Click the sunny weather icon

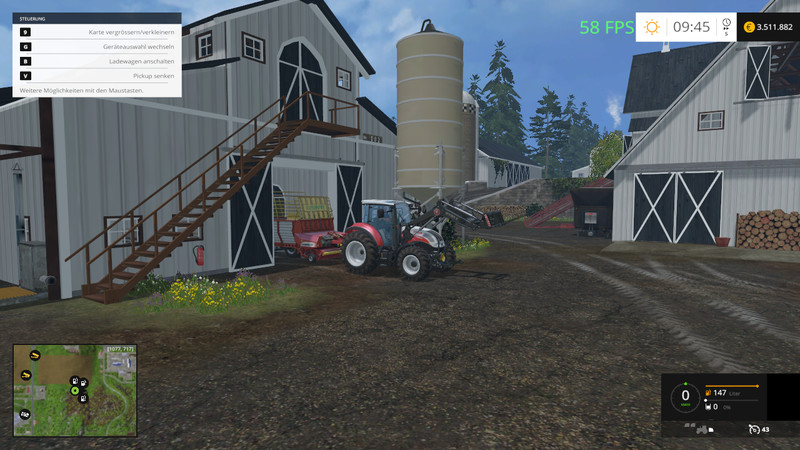coord(652,27)
